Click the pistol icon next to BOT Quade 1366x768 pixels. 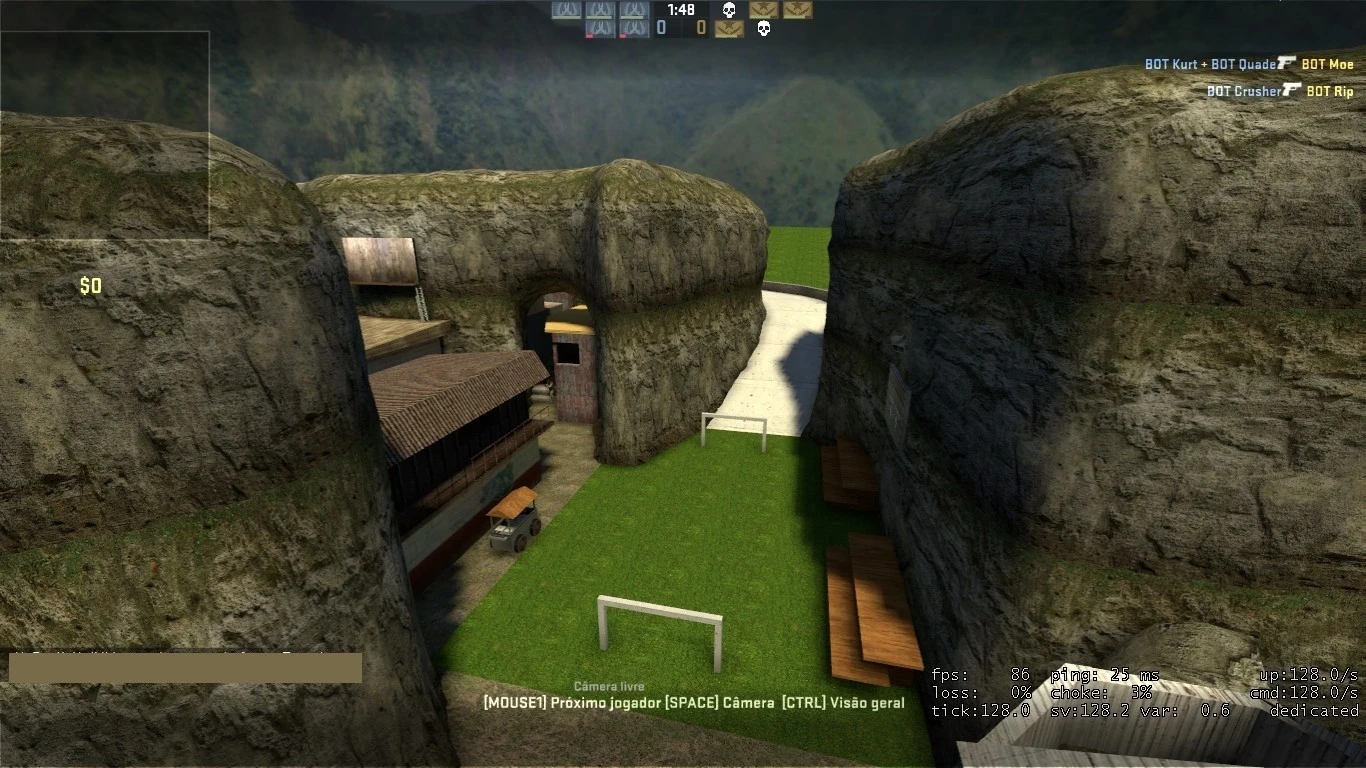point(1286,64)
